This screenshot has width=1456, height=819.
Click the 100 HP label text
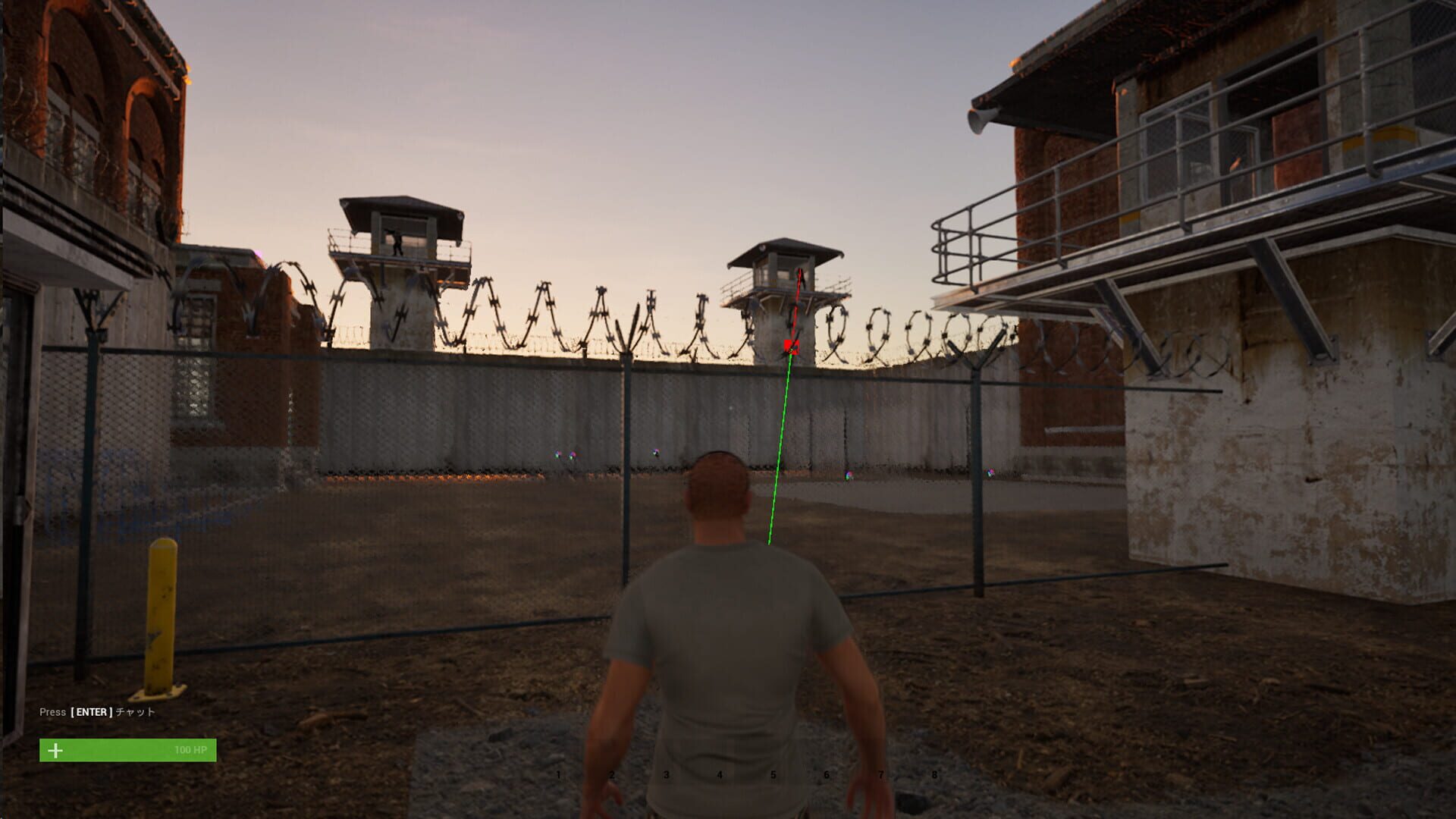click(x=189, y=750)
